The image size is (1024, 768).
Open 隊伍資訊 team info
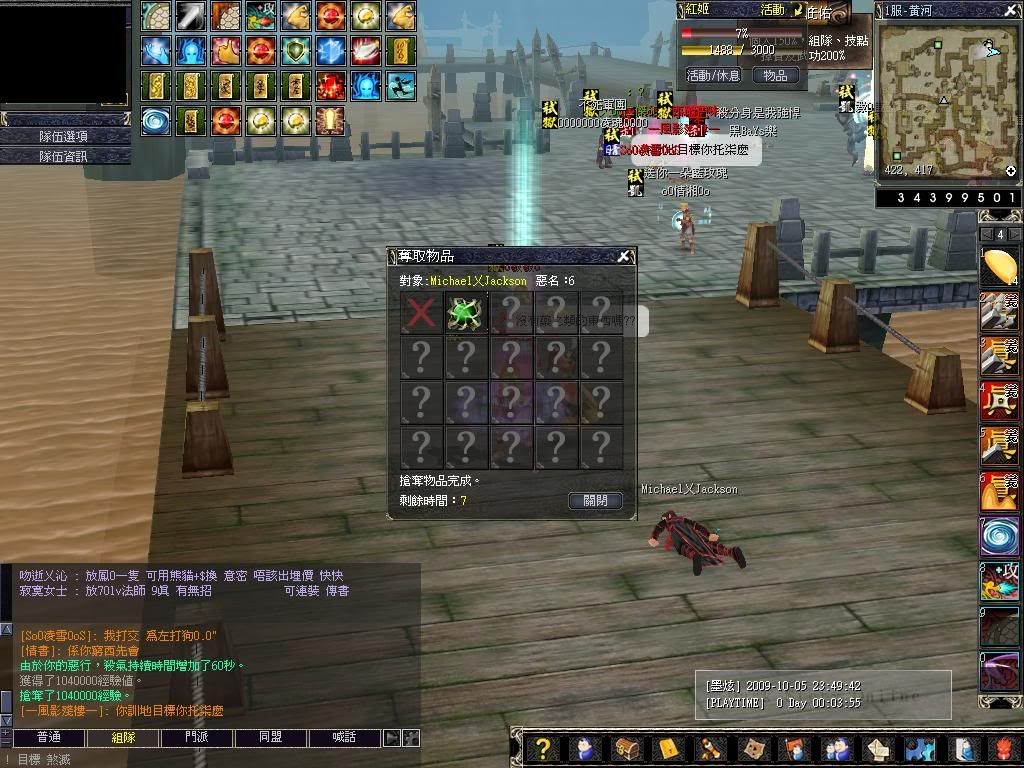(64, 156)
